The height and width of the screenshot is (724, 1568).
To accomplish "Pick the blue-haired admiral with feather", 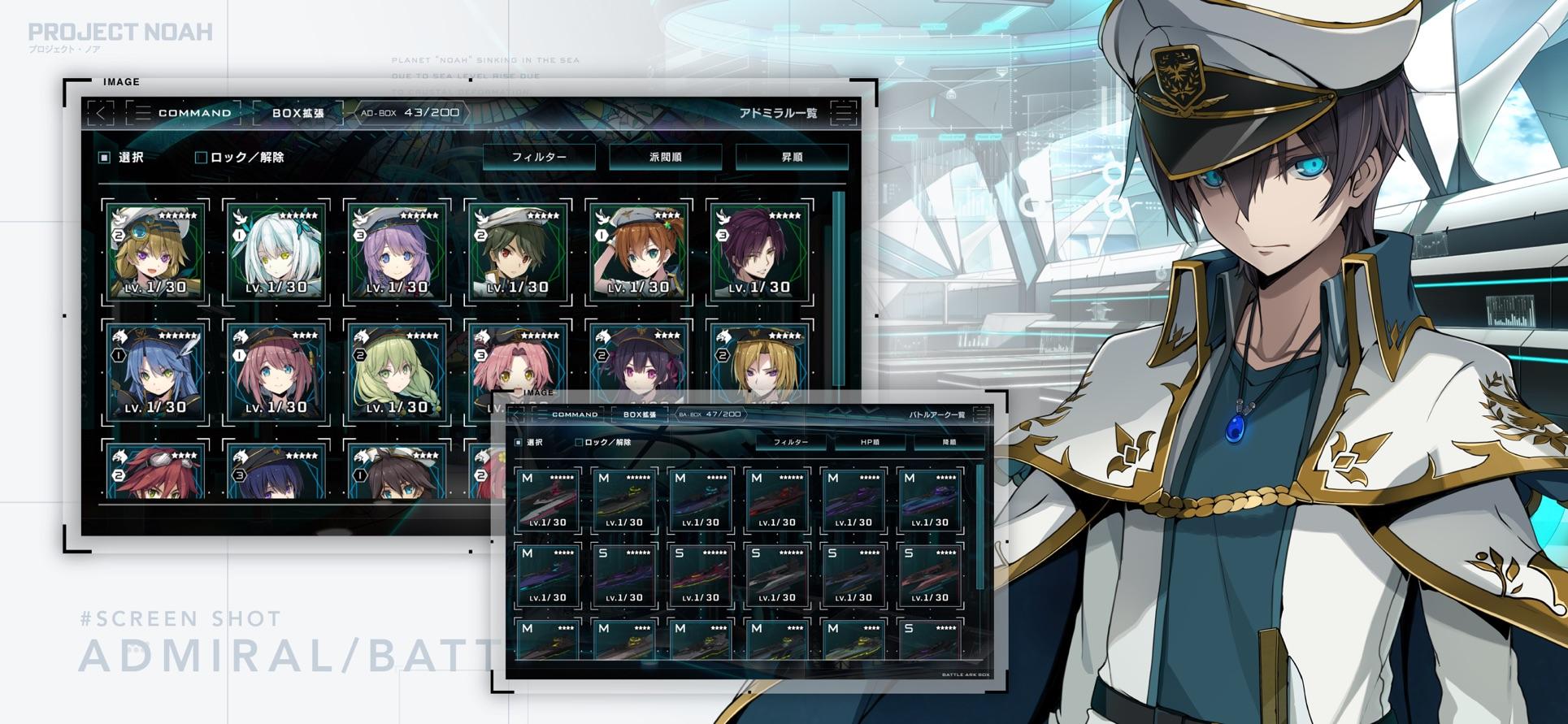I will pyautogui.click(x=155, y=372).
